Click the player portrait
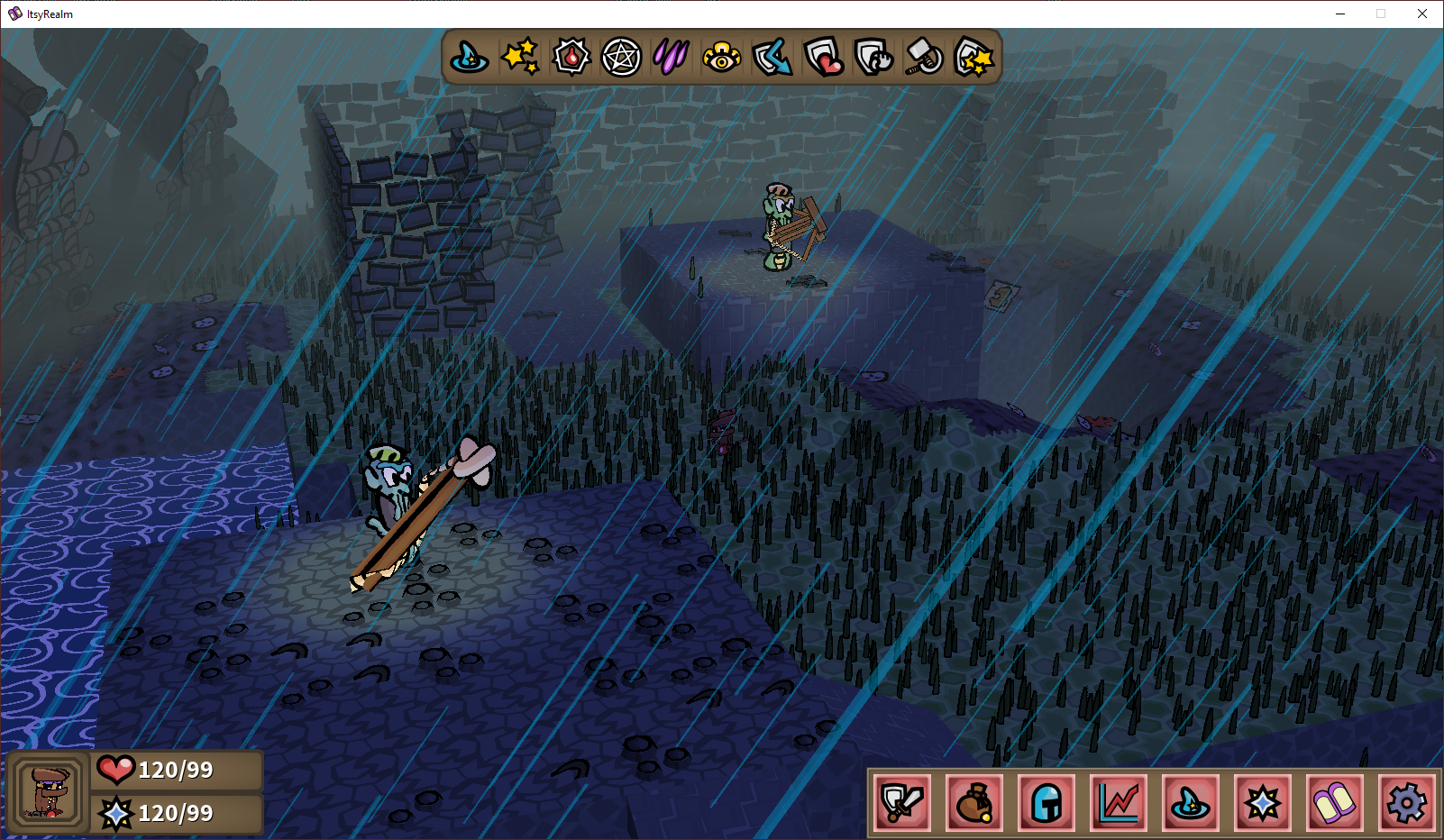This screenshot has height=840, width=1444. pos(50,793)
